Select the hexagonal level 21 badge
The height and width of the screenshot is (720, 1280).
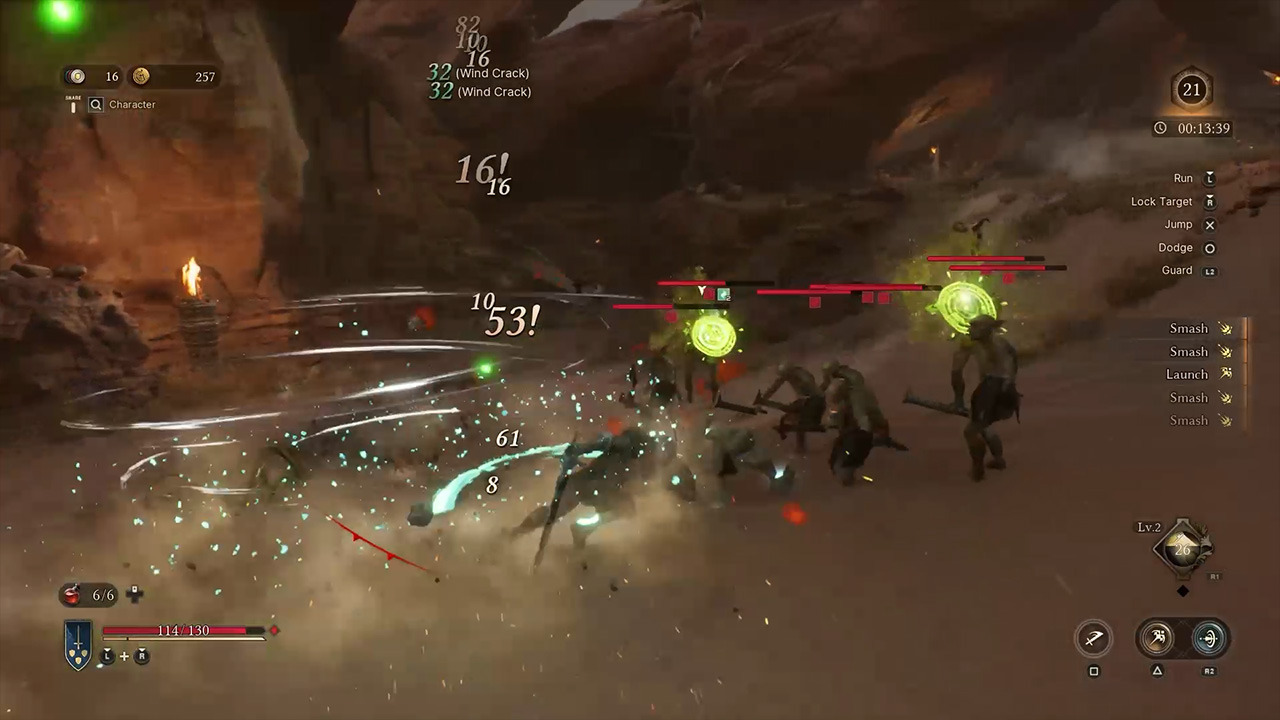coord(1191,90)
